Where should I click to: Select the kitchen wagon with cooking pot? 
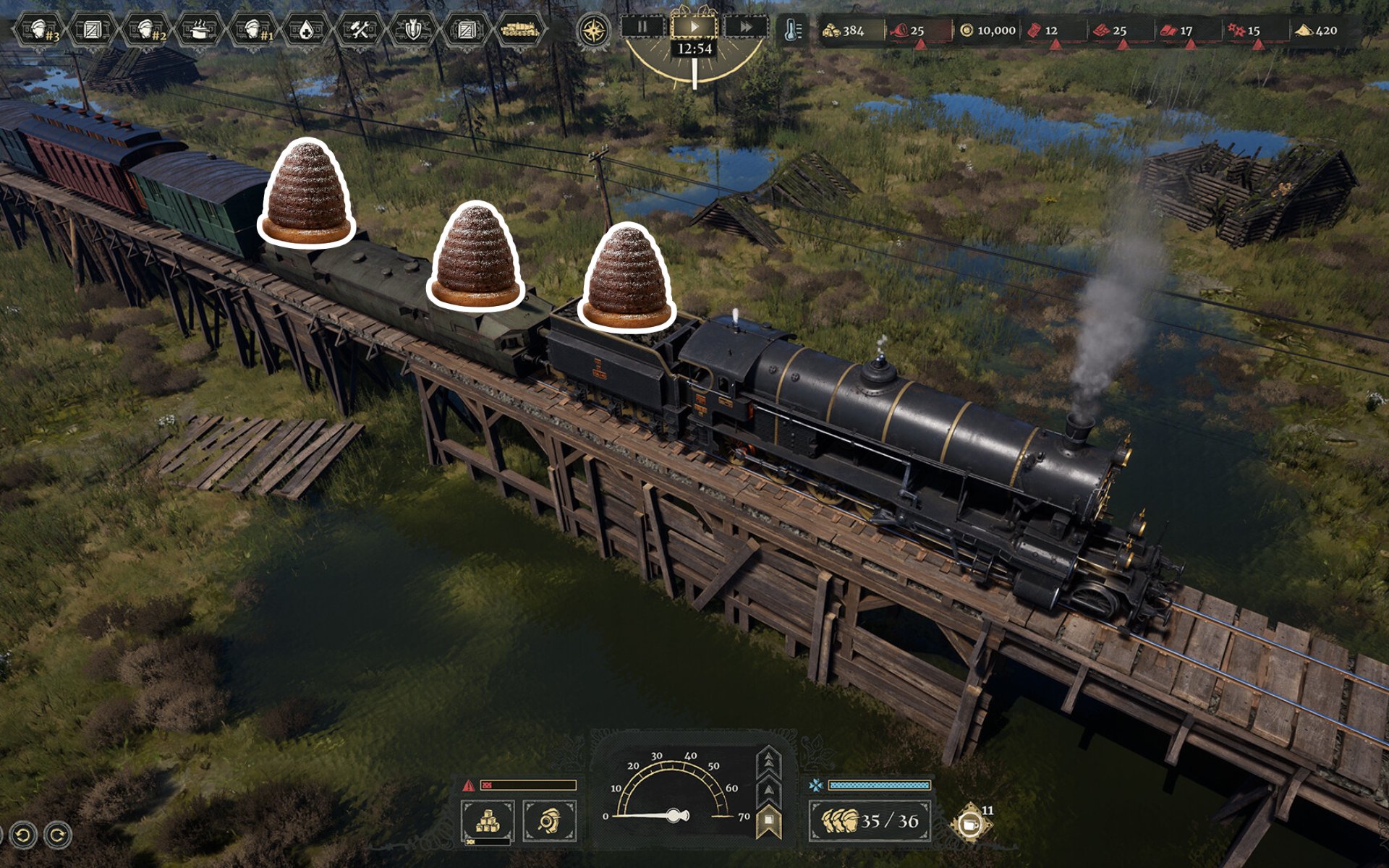[x=199, y=30]
